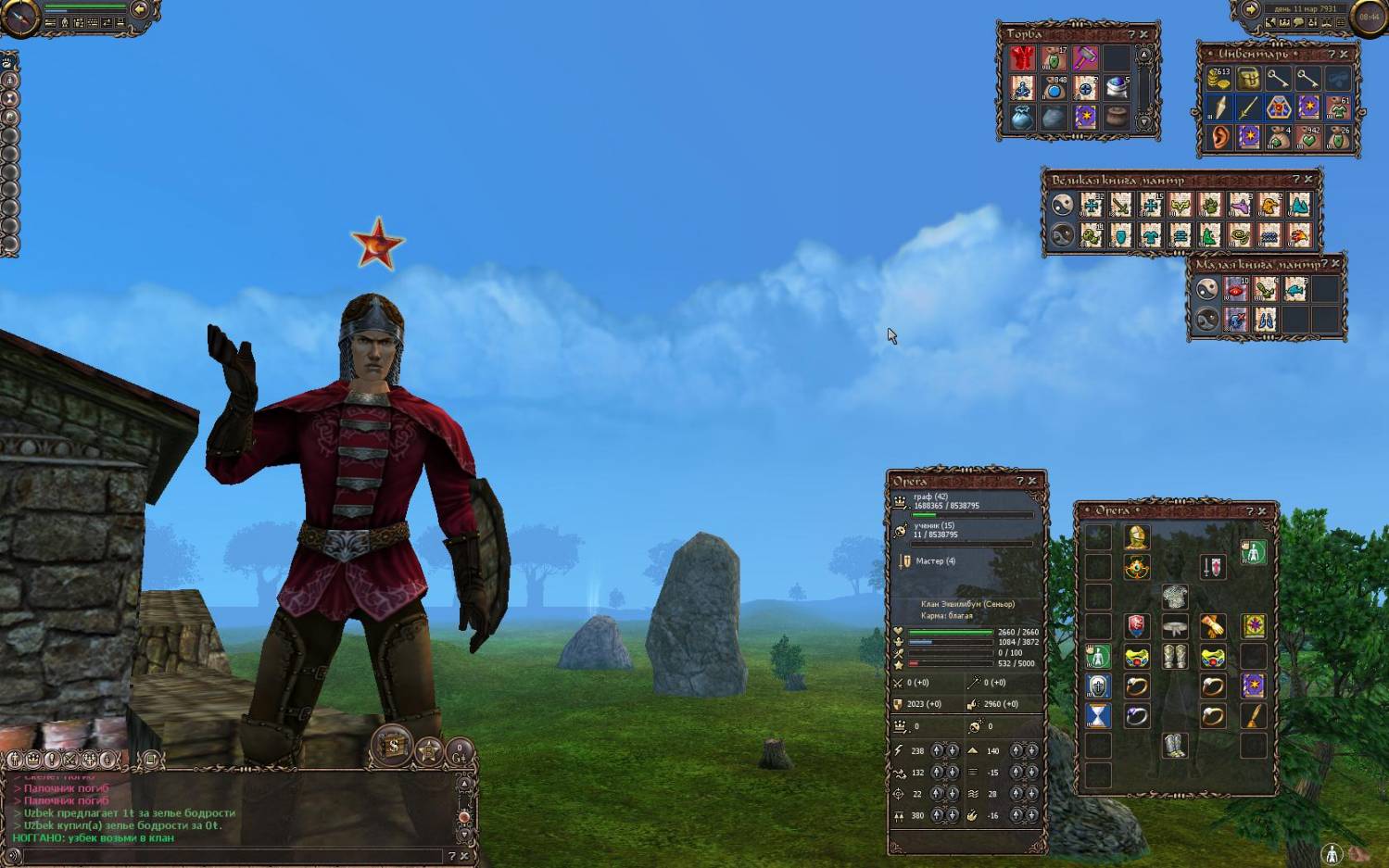Close the Opera stats window
Screen dimensions: 1389x868
pyautogui.click(x=1032, y=482)
